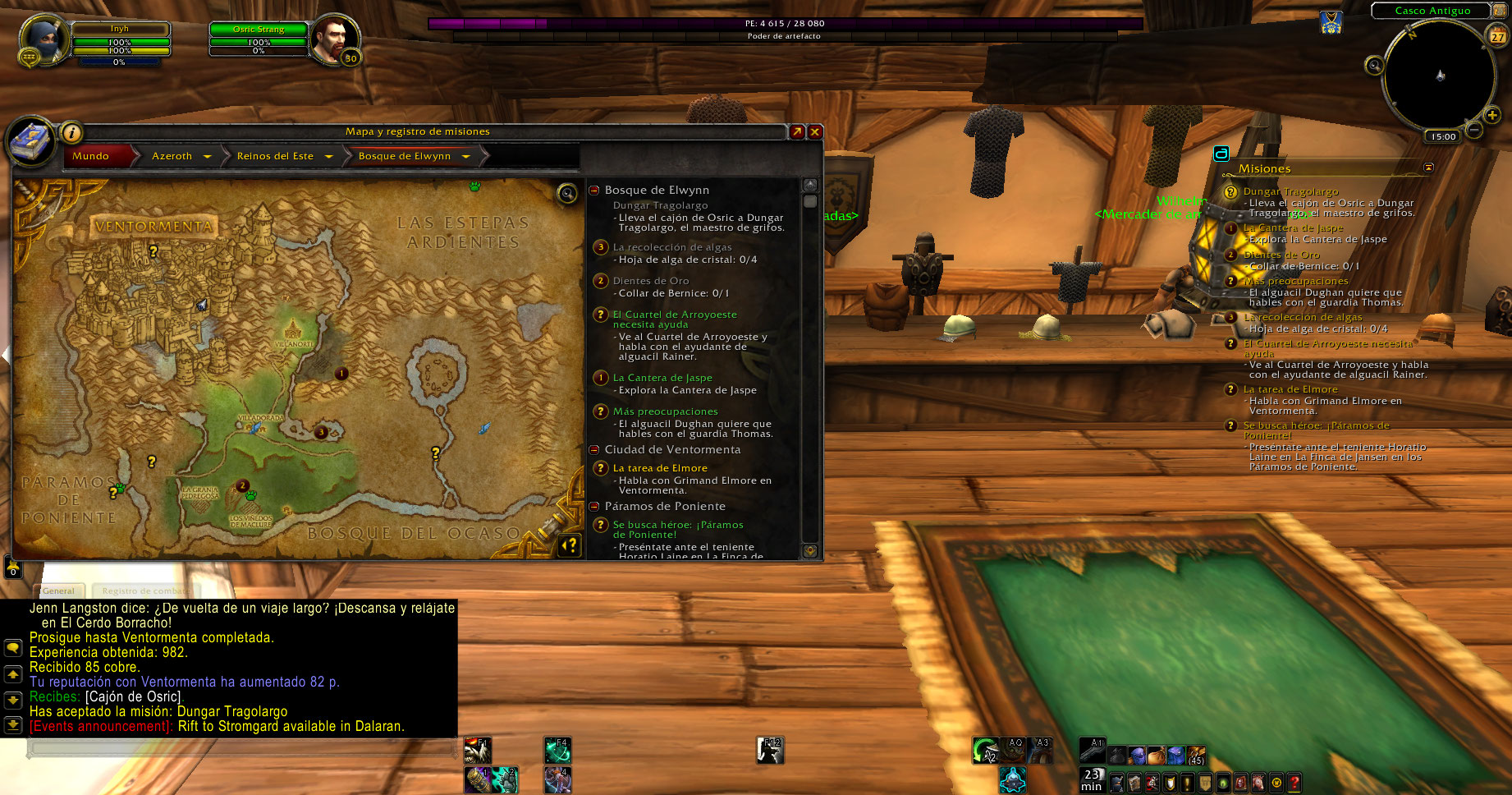Select the La recolección de algas quest
This screenshot has height=795, width=1512.
click(x=671, y=247)
